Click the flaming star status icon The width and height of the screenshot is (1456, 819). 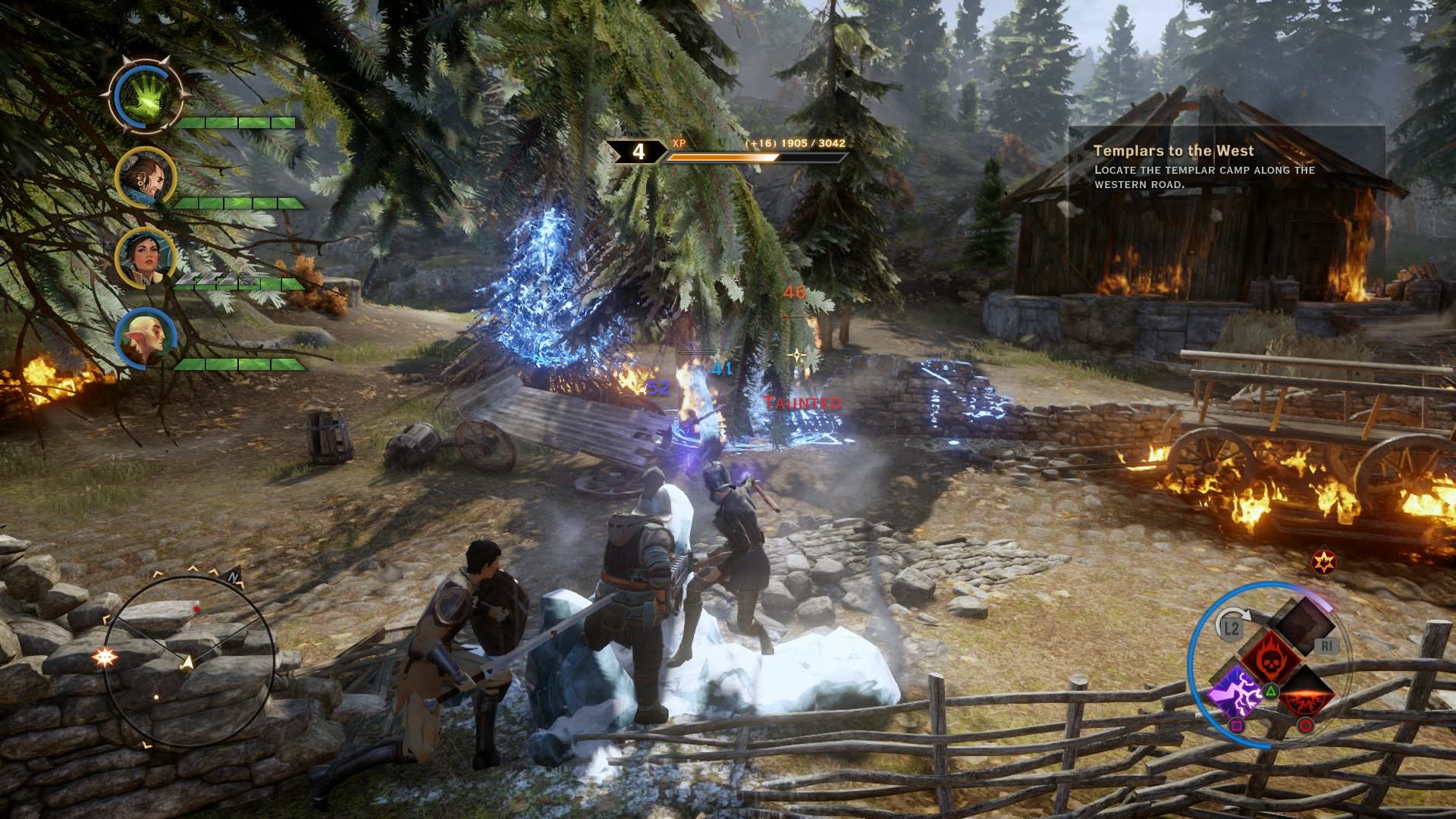coord(1324,562)
